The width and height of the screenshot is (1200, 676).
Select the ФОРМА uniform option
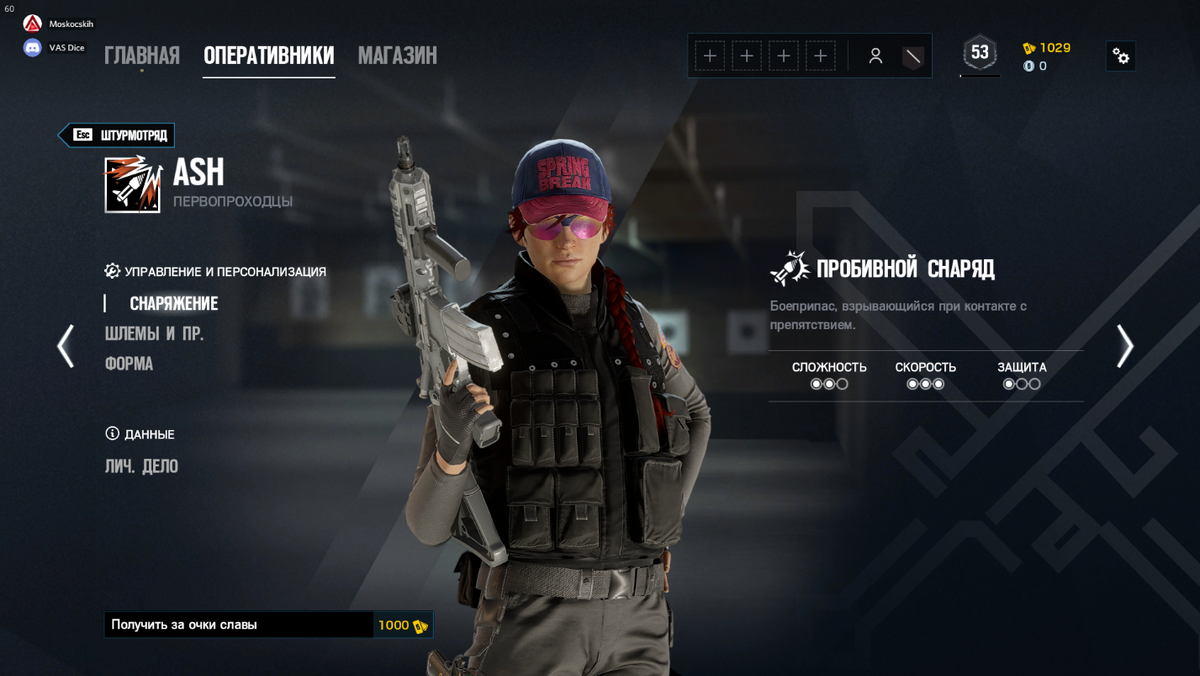pos(129,364)
